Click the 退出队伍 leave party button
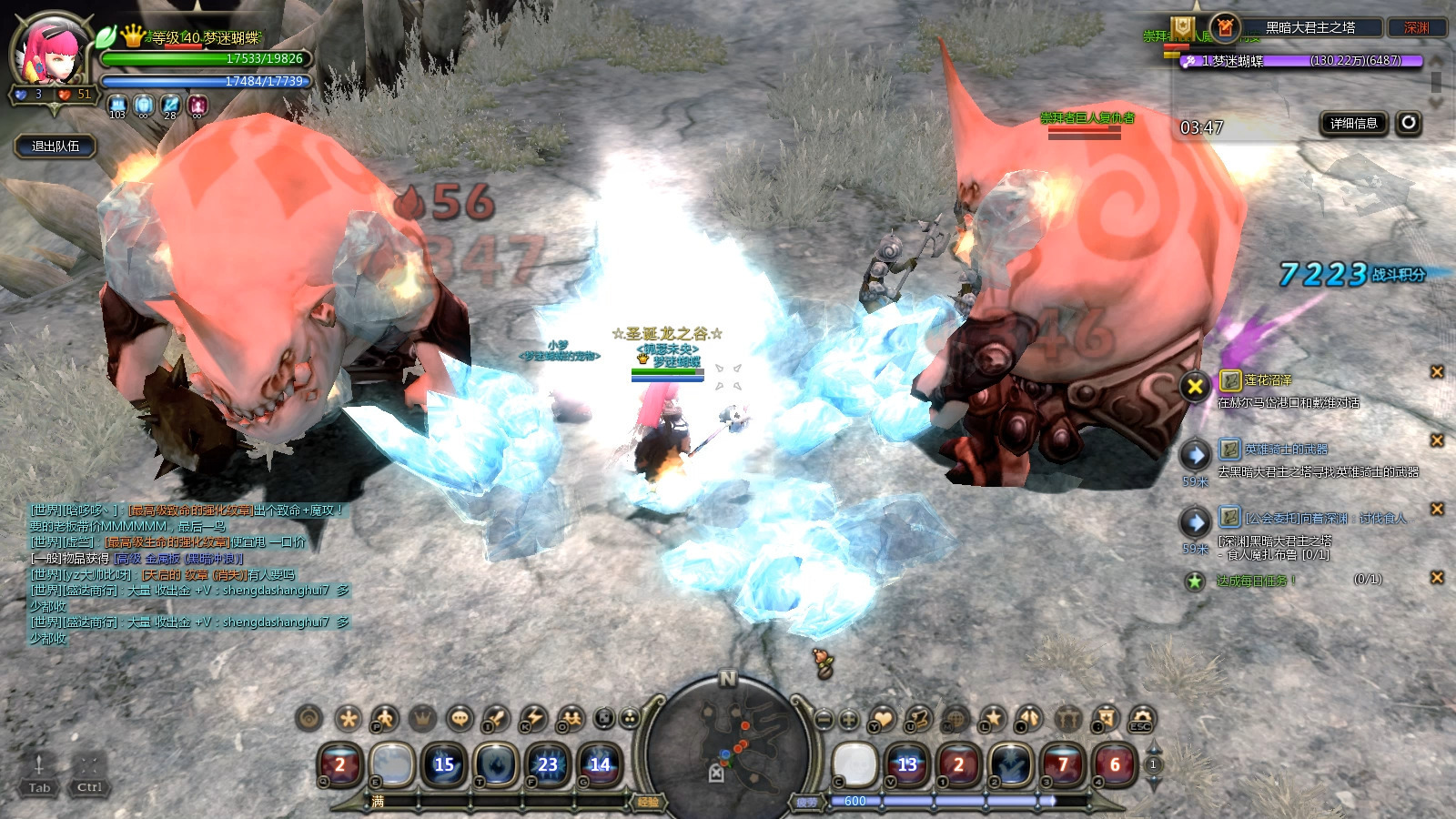 [56, 146]
